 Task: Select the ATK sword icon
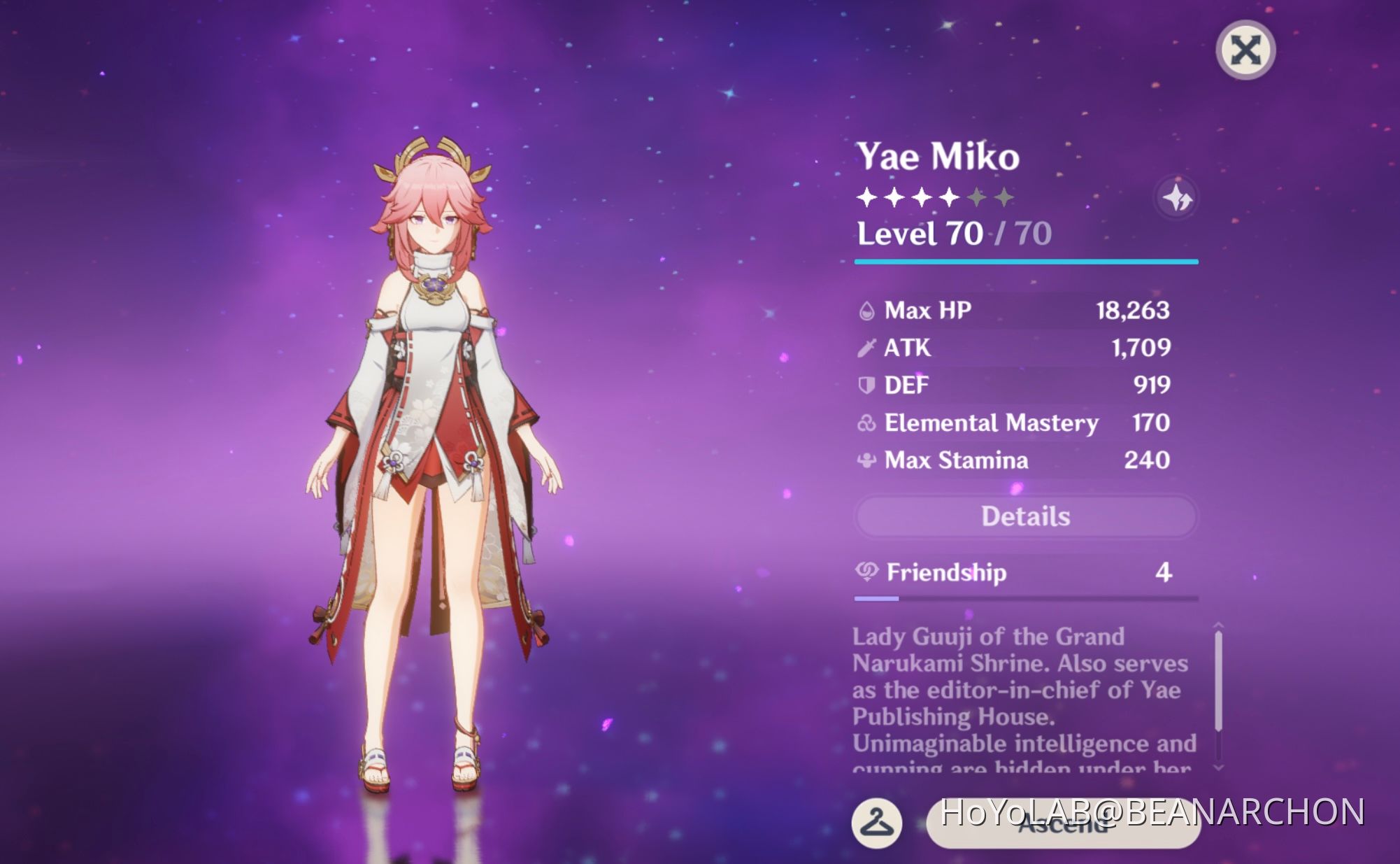[867, 348]
